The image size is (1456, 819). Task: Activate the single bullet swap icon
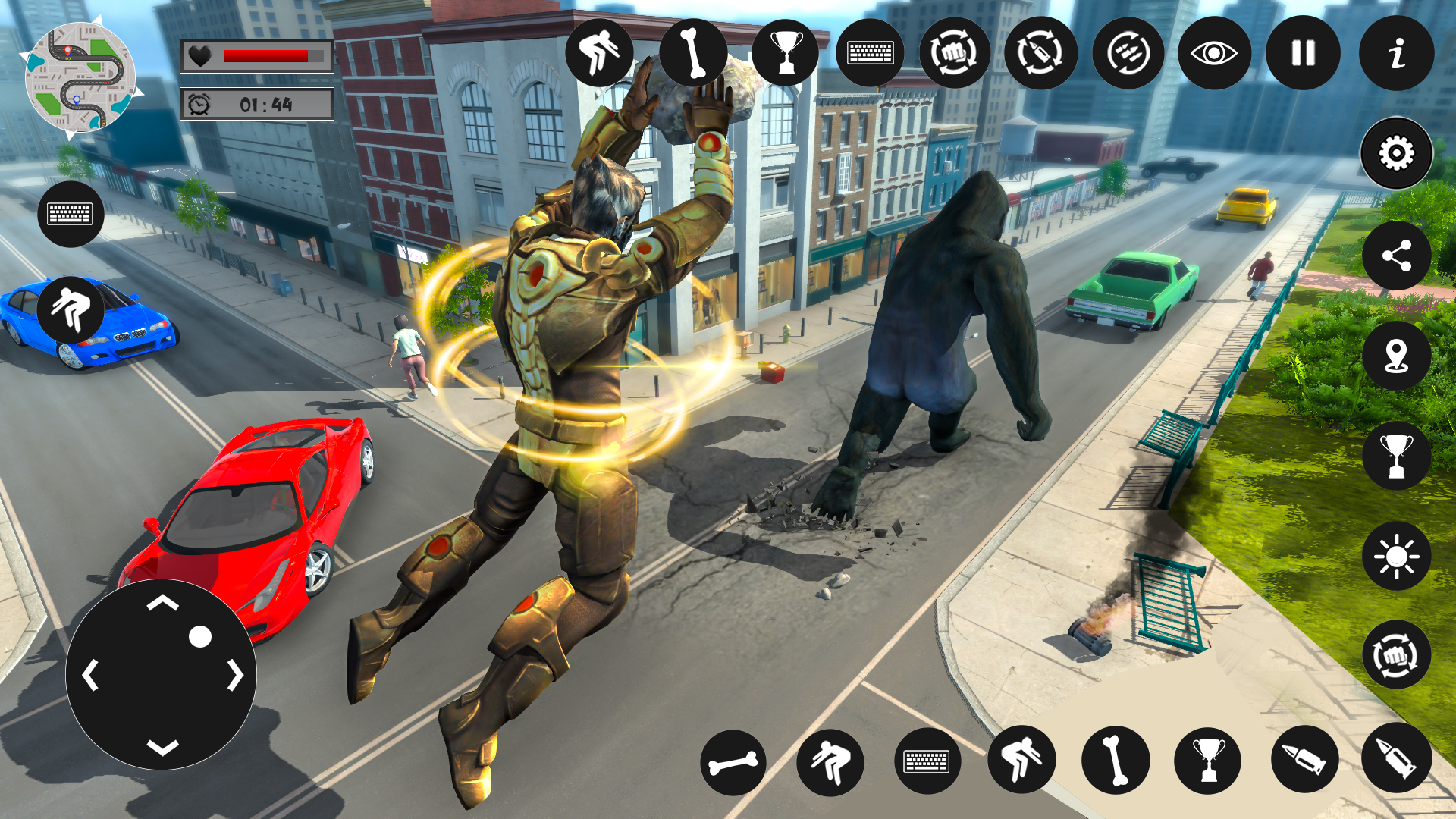coord(1040,53)
